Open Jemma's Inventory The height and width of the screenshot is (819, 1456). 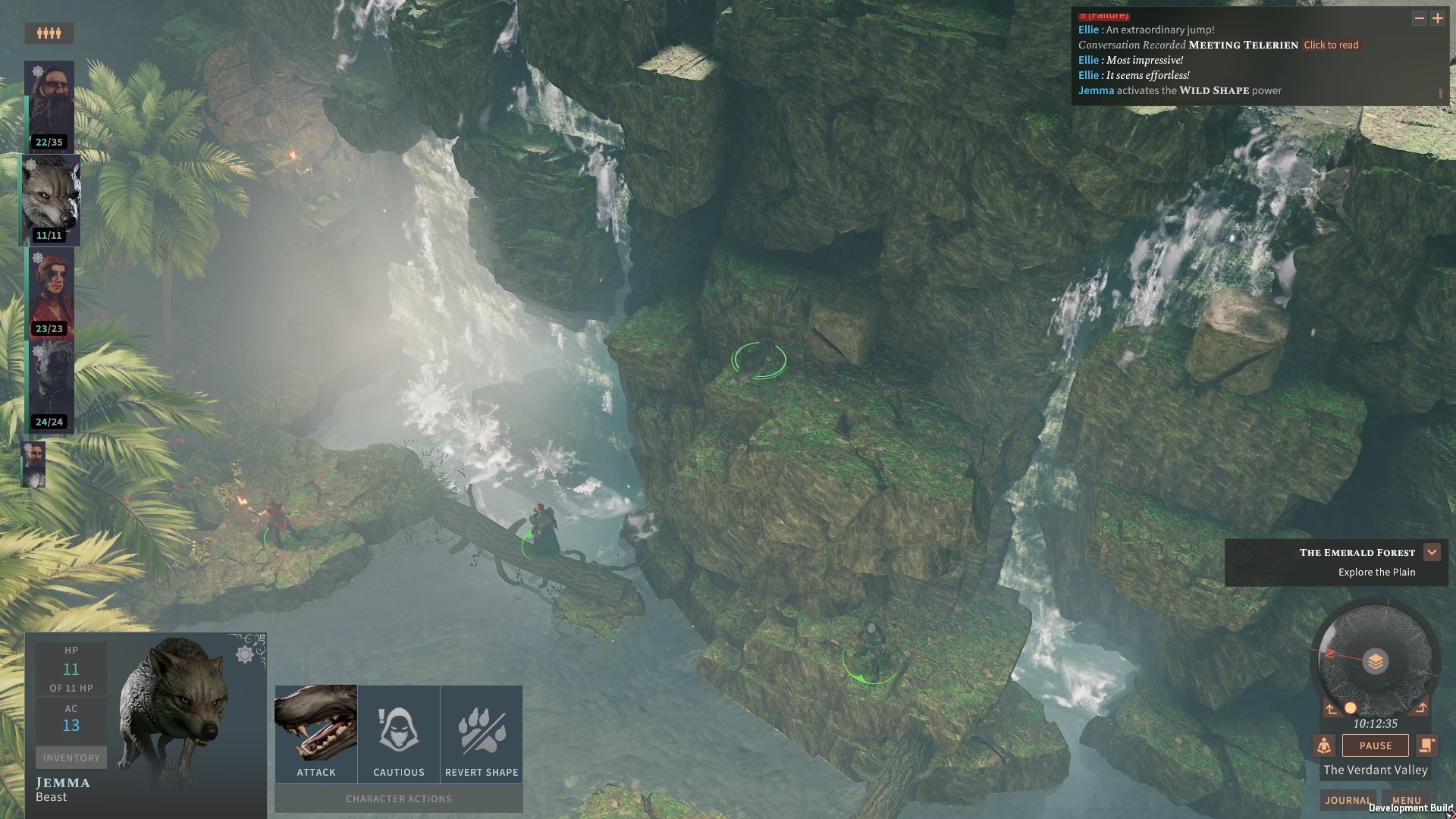71,757
